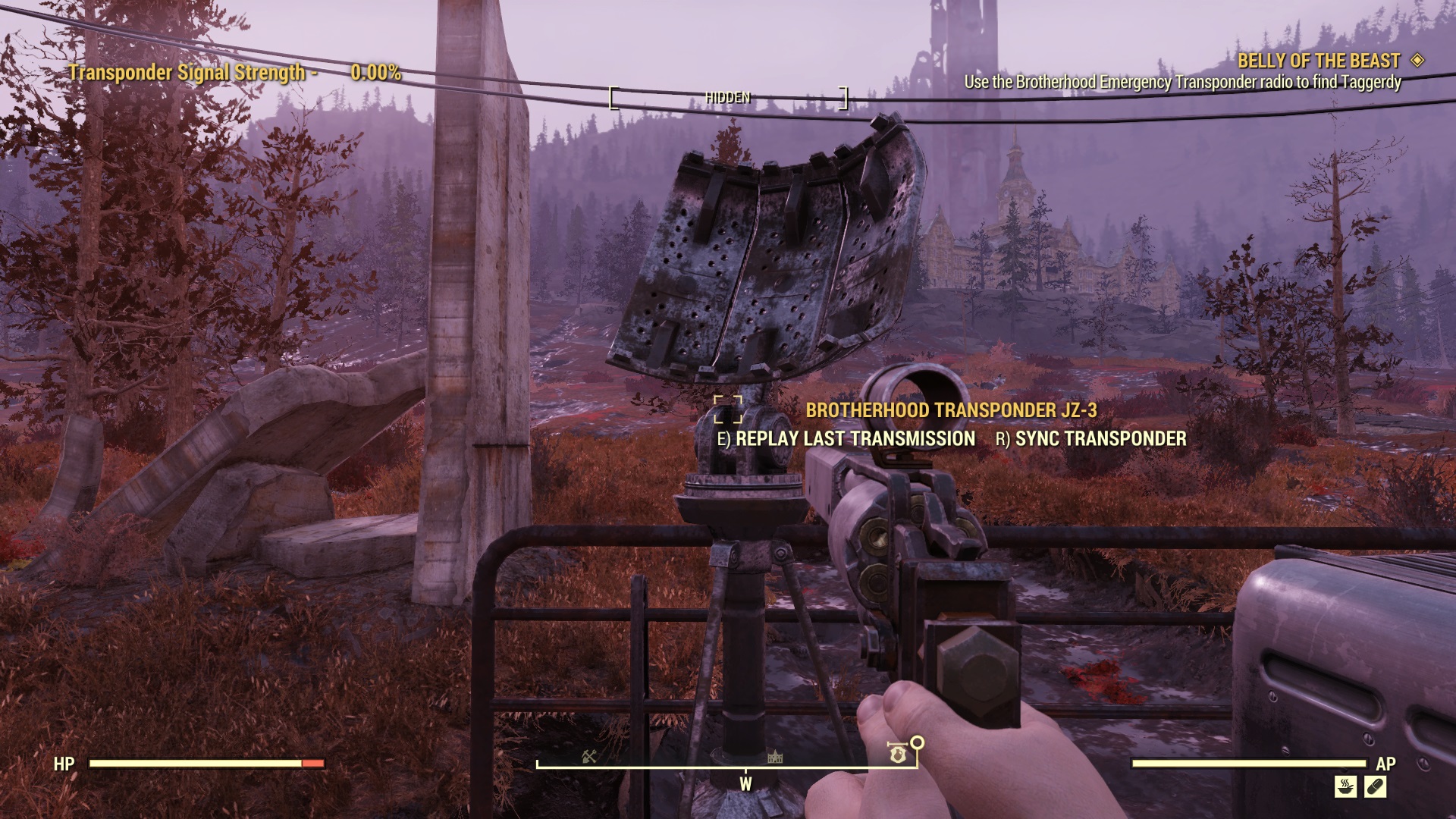
Task: Open the Belly of the Beast quest tracker
Action: 1319,61
